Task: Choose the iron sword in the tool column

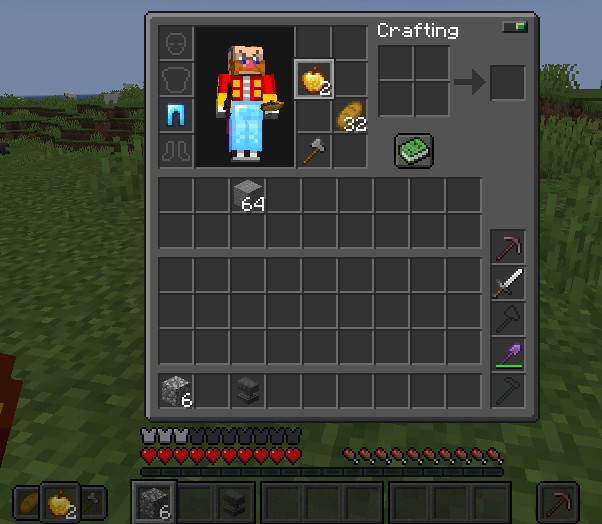Action: [508, 282]
